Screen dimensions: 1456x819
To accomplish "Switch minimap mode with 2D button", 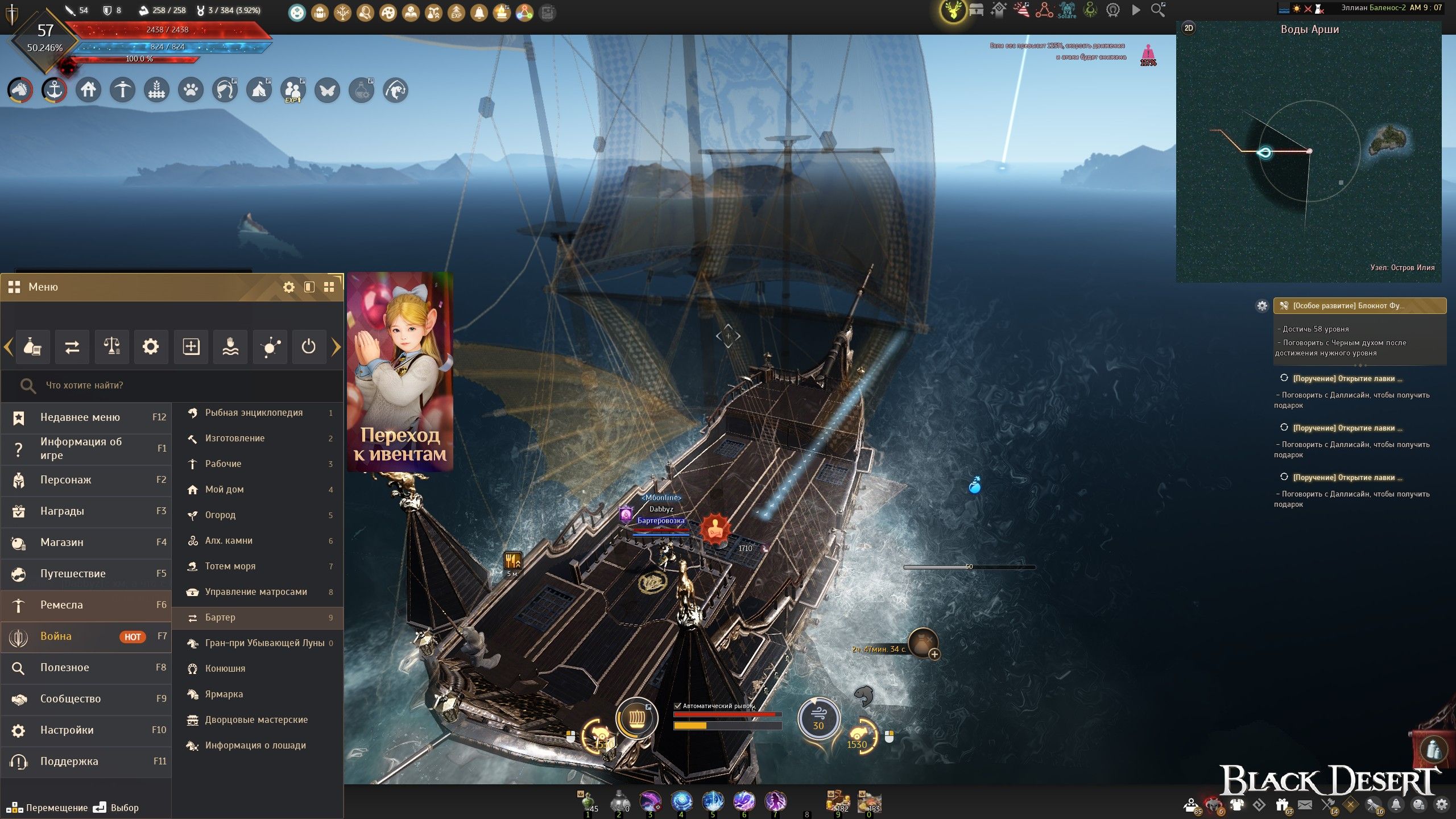I will pyautogui.click(x=1188, y=28).
